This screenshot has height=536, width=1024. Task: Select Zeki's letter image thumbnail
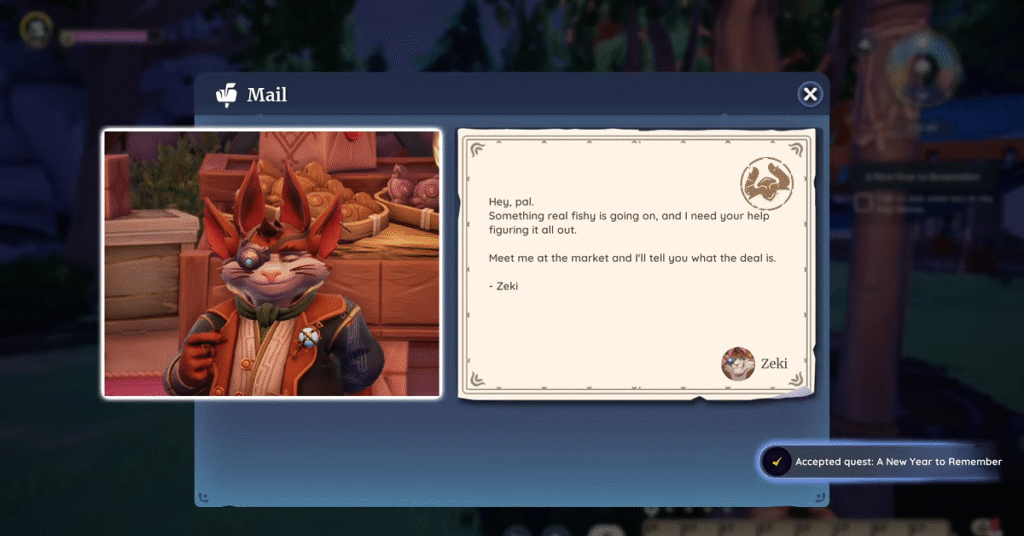(272, 263)
